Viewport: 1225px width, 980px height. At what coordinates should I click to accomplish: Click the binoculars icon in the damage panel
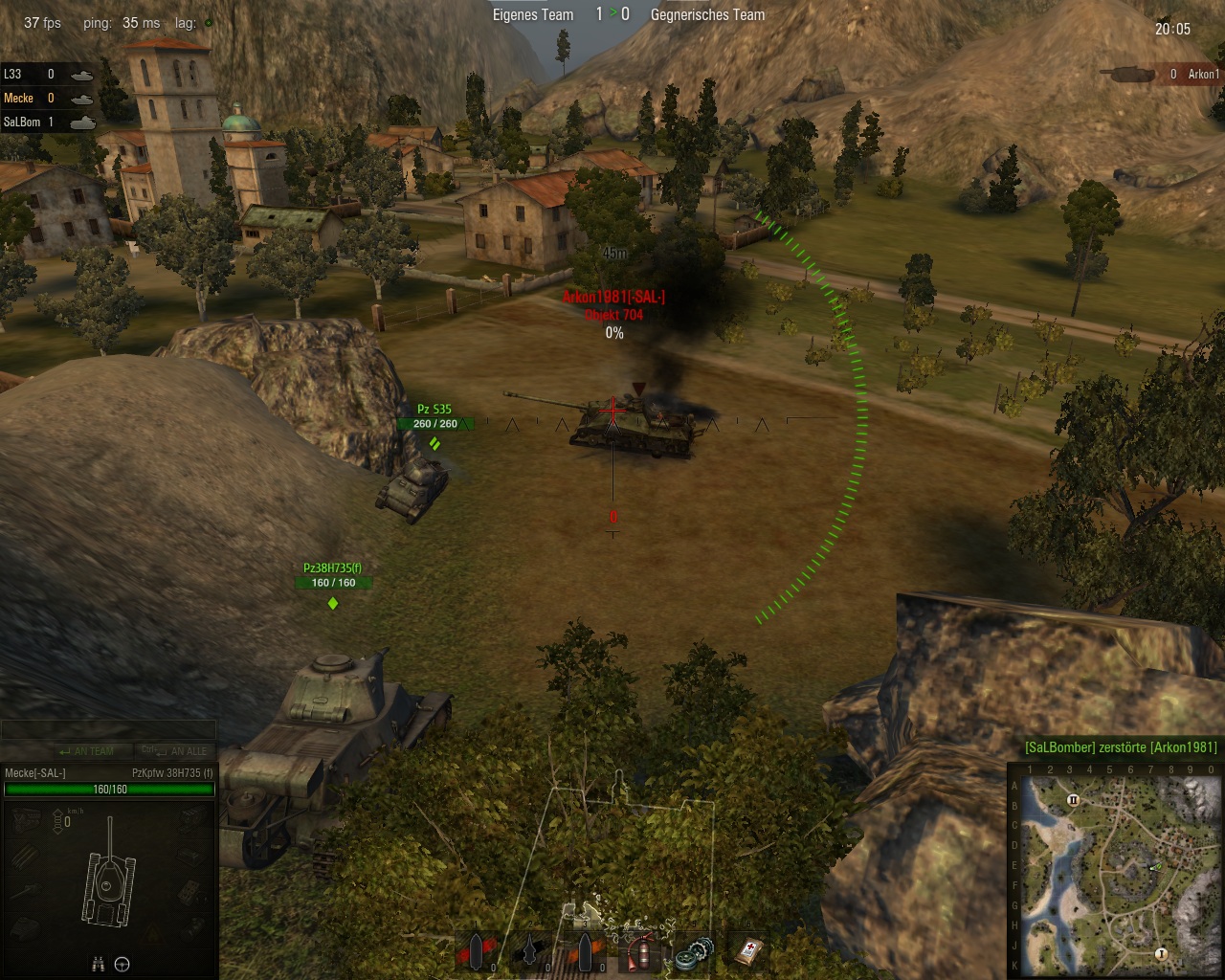click(98, 965)
